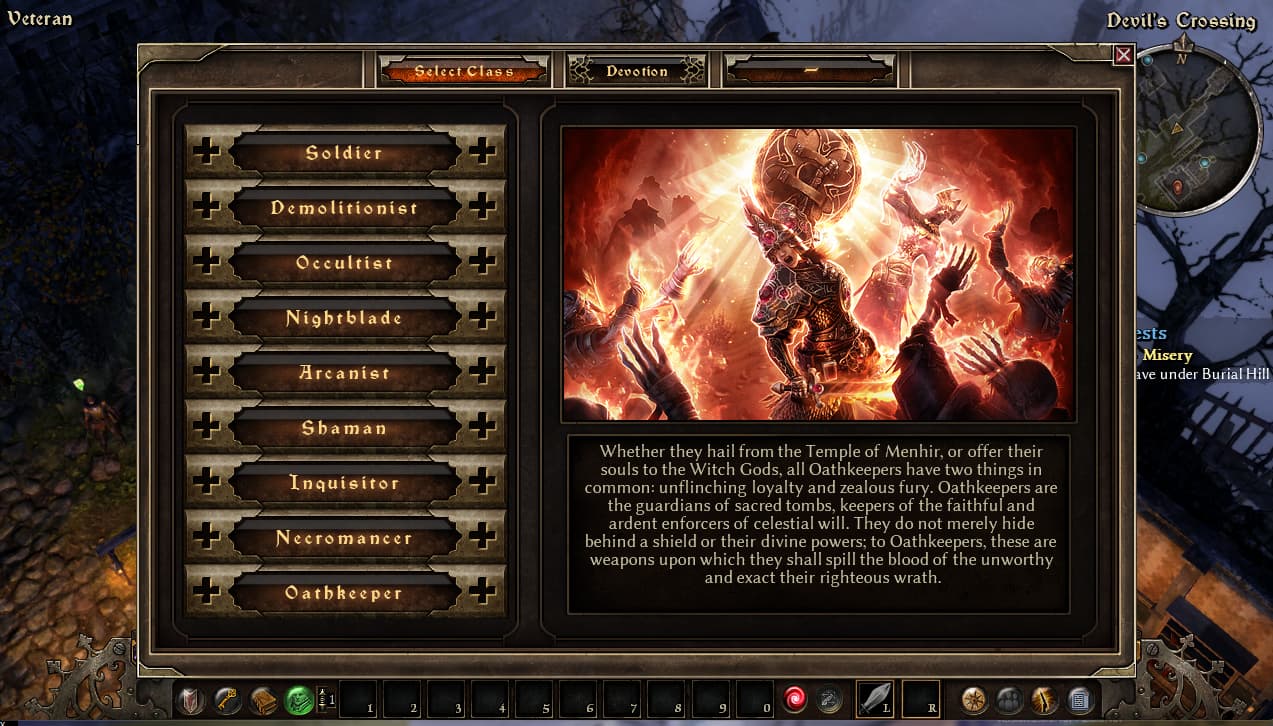Select the Nightblade class button

click(344, 318)
